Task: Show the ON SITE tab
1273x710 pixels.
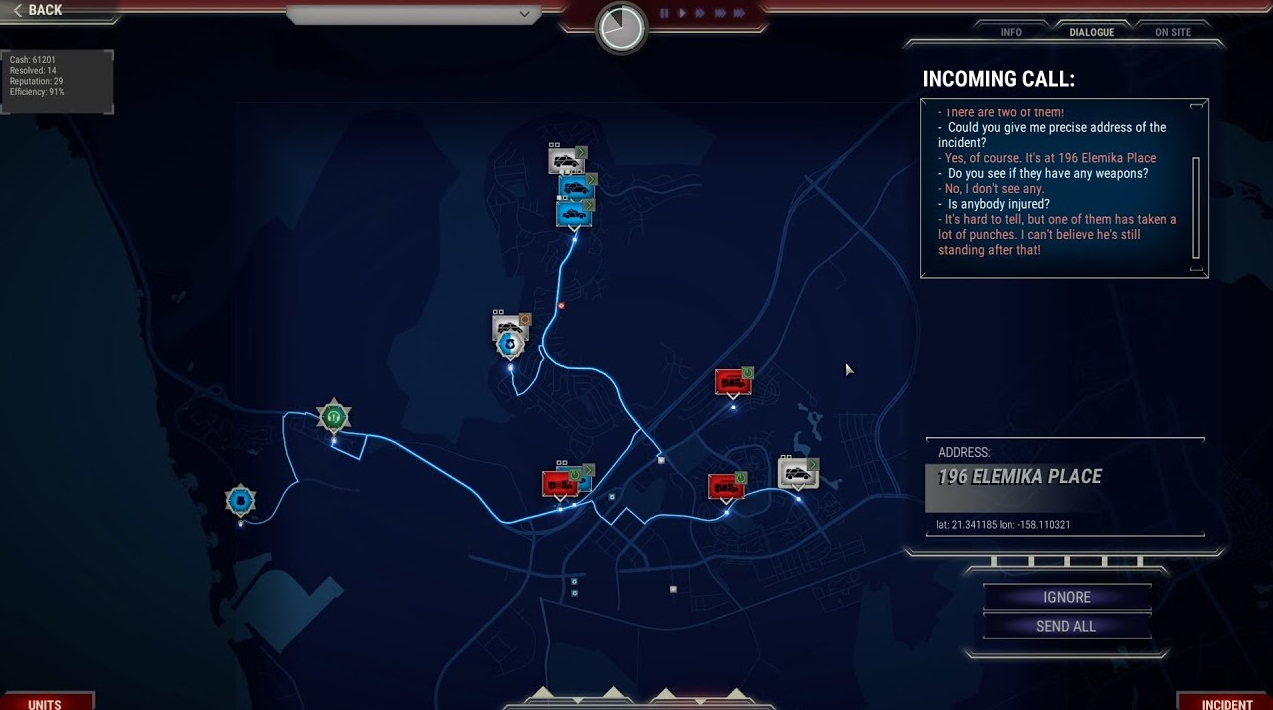Action: (x=1173, y=32)
